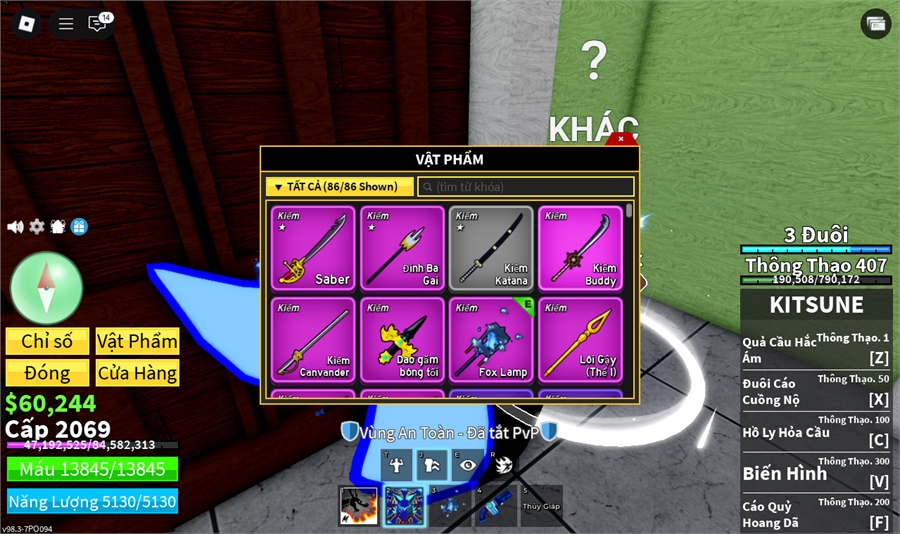The image size is (900, 534).
Task: Open the Chỉ số stats menu
Action: tap(47, 341)
